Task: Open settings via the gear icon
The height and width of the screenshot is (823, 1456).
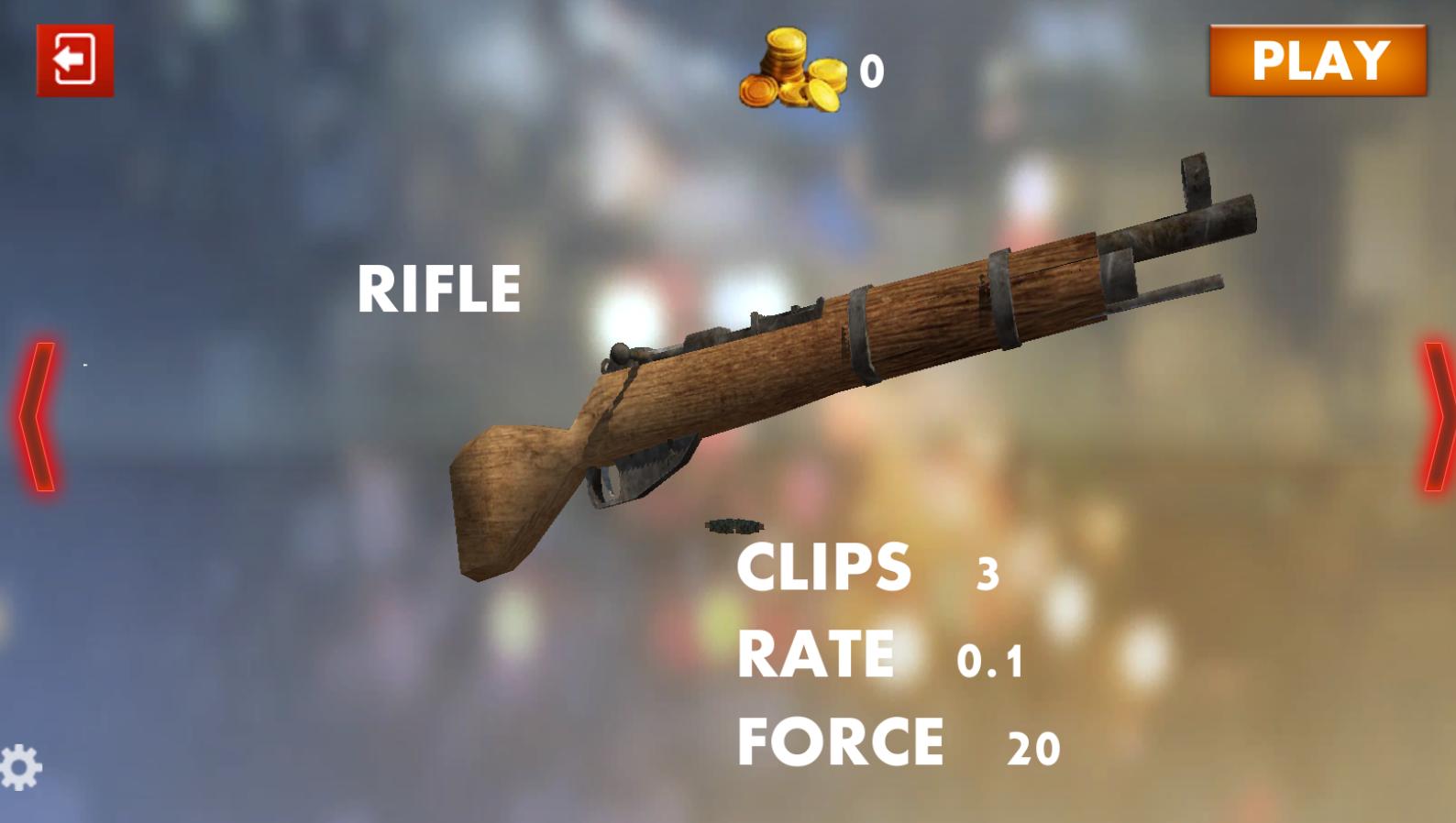Action: click(x=20, y=767)
